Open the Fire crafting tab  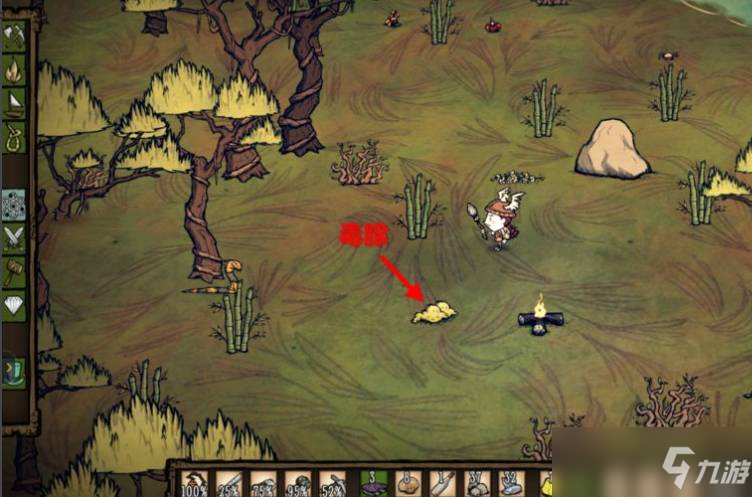click(x=15, y=70)
